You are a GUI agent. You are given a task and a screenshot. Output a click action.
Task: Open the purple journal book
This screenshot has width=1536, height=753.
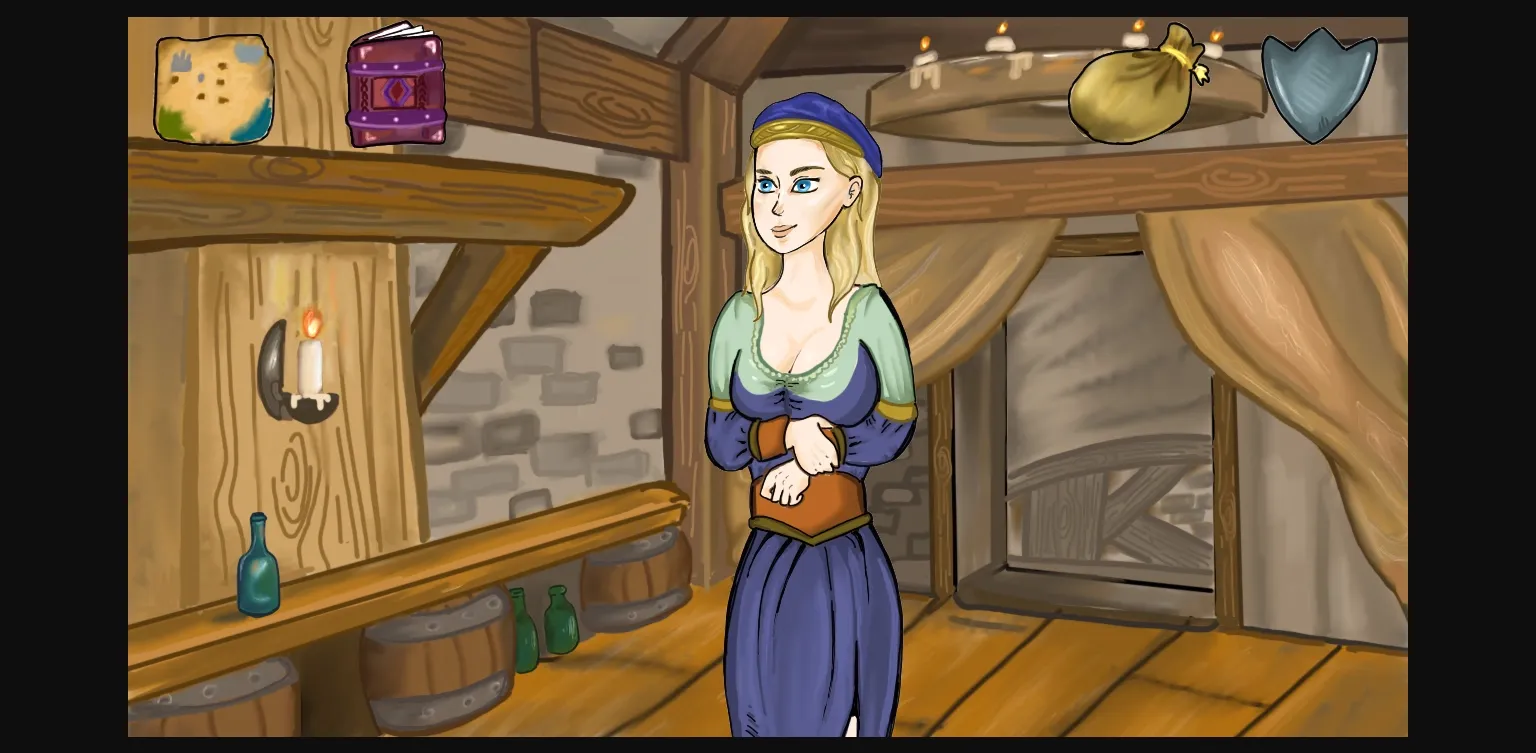(397, 90)
